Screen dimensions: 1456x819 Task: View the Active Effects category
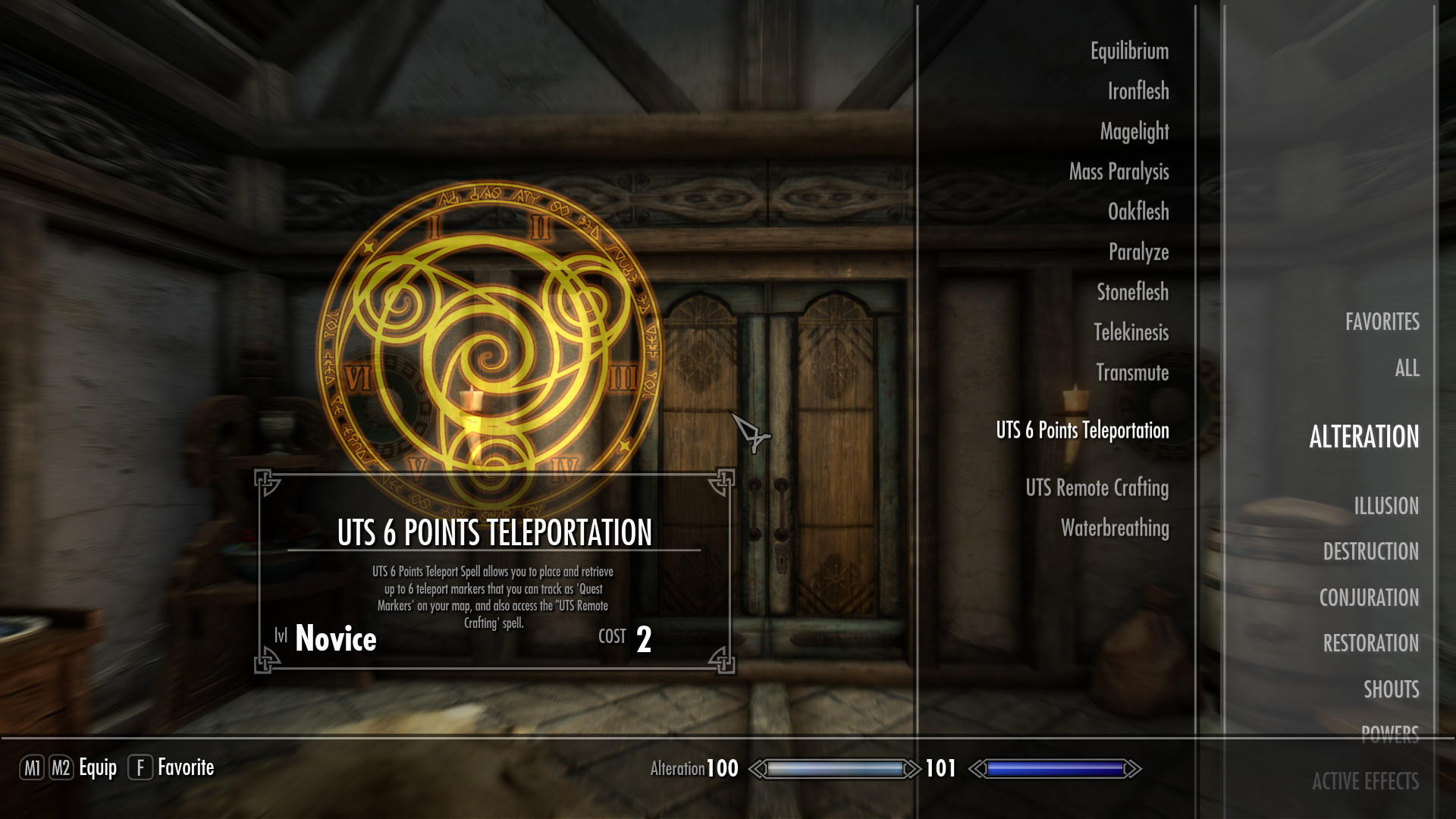tap(1365, 782)
